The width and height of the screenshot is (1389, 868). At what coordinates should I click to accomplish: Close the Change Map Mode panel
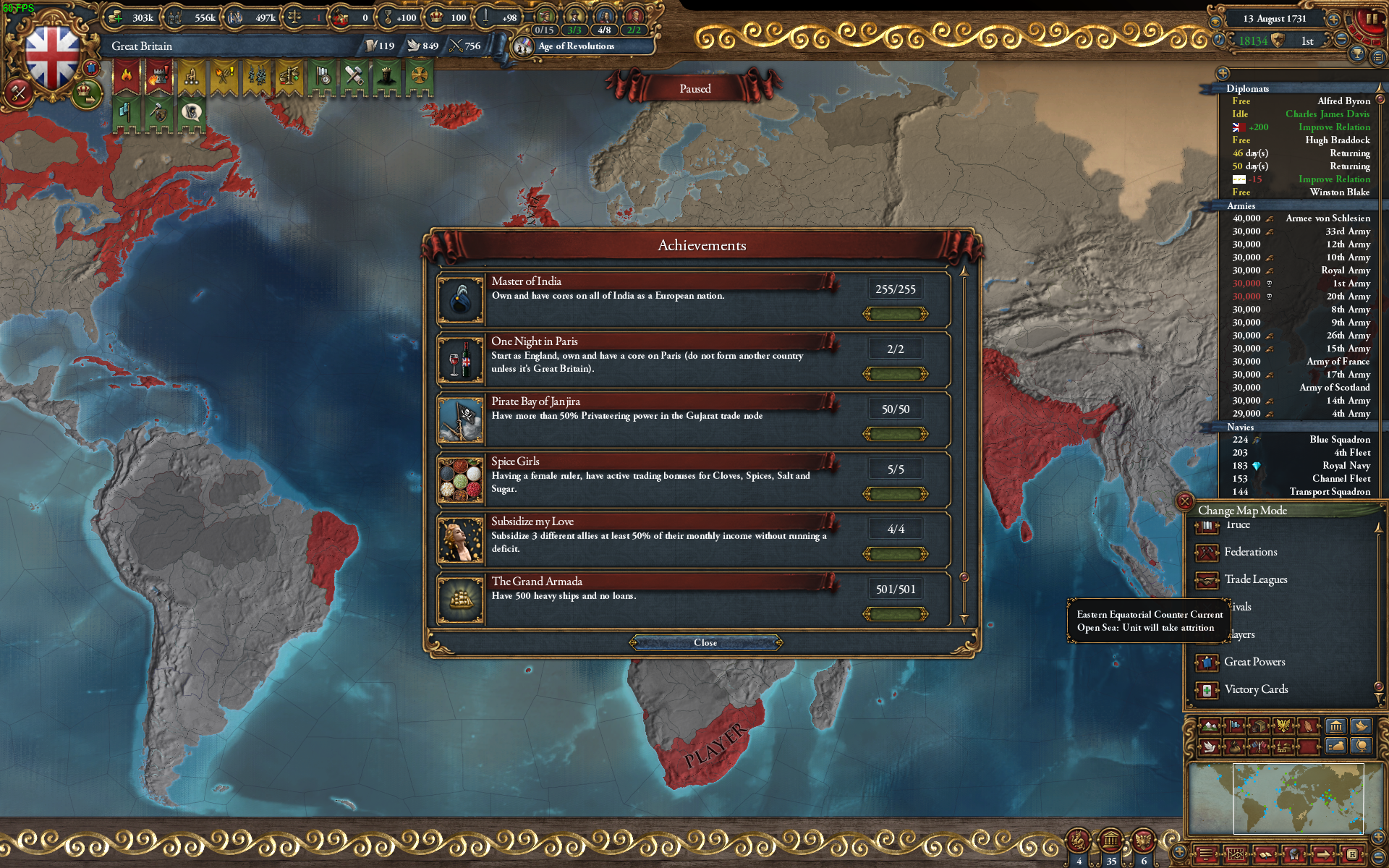click(1185, 501)
